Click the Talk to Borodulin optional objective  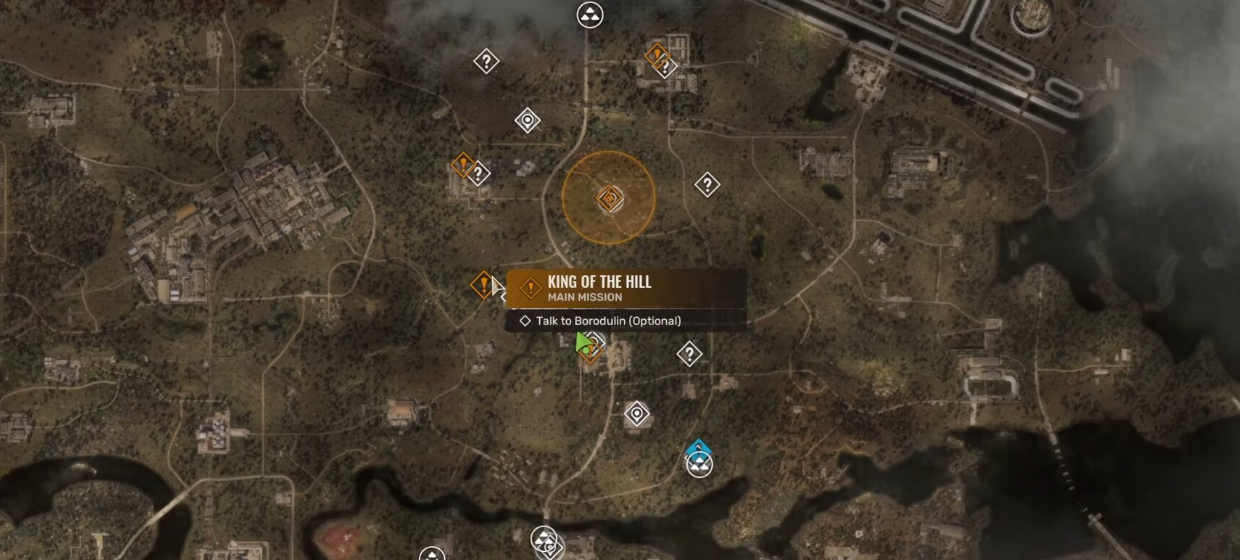[608, 321]
